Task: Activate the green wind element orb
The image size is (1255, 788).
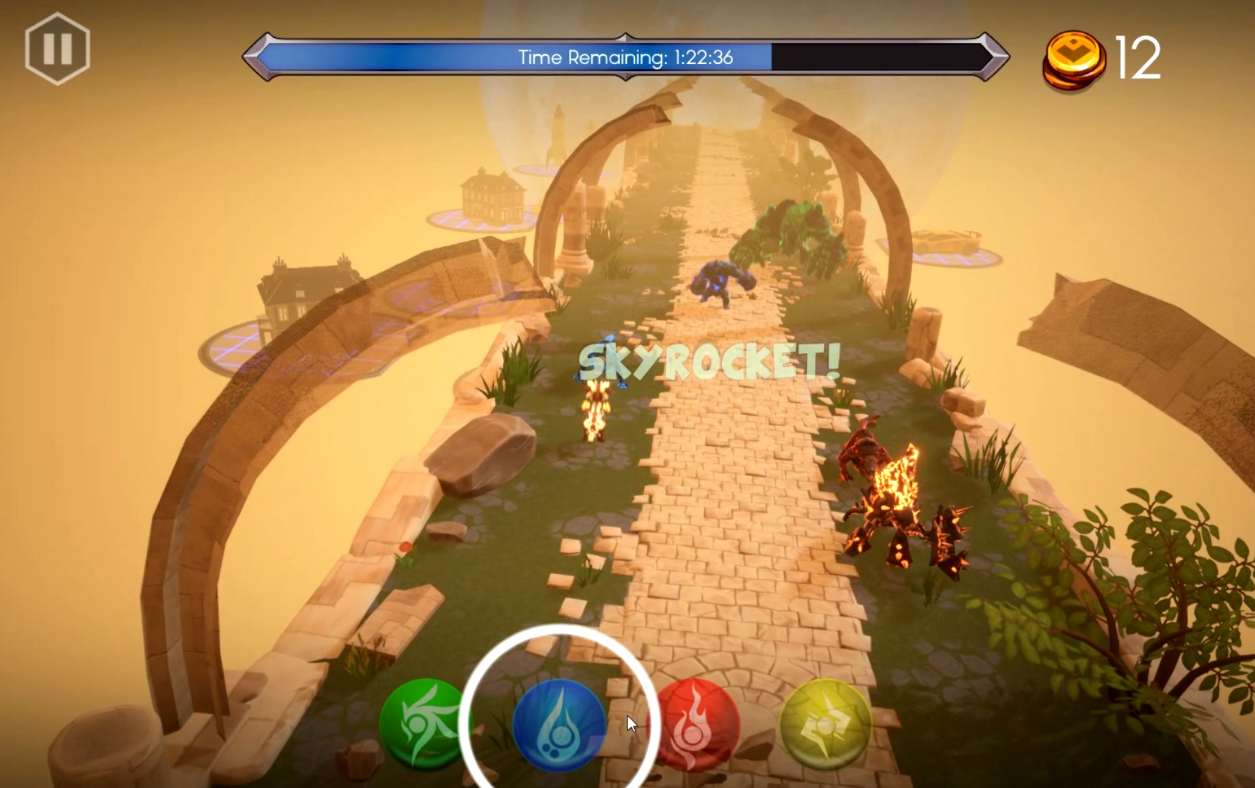Action: tap(424, 724)
